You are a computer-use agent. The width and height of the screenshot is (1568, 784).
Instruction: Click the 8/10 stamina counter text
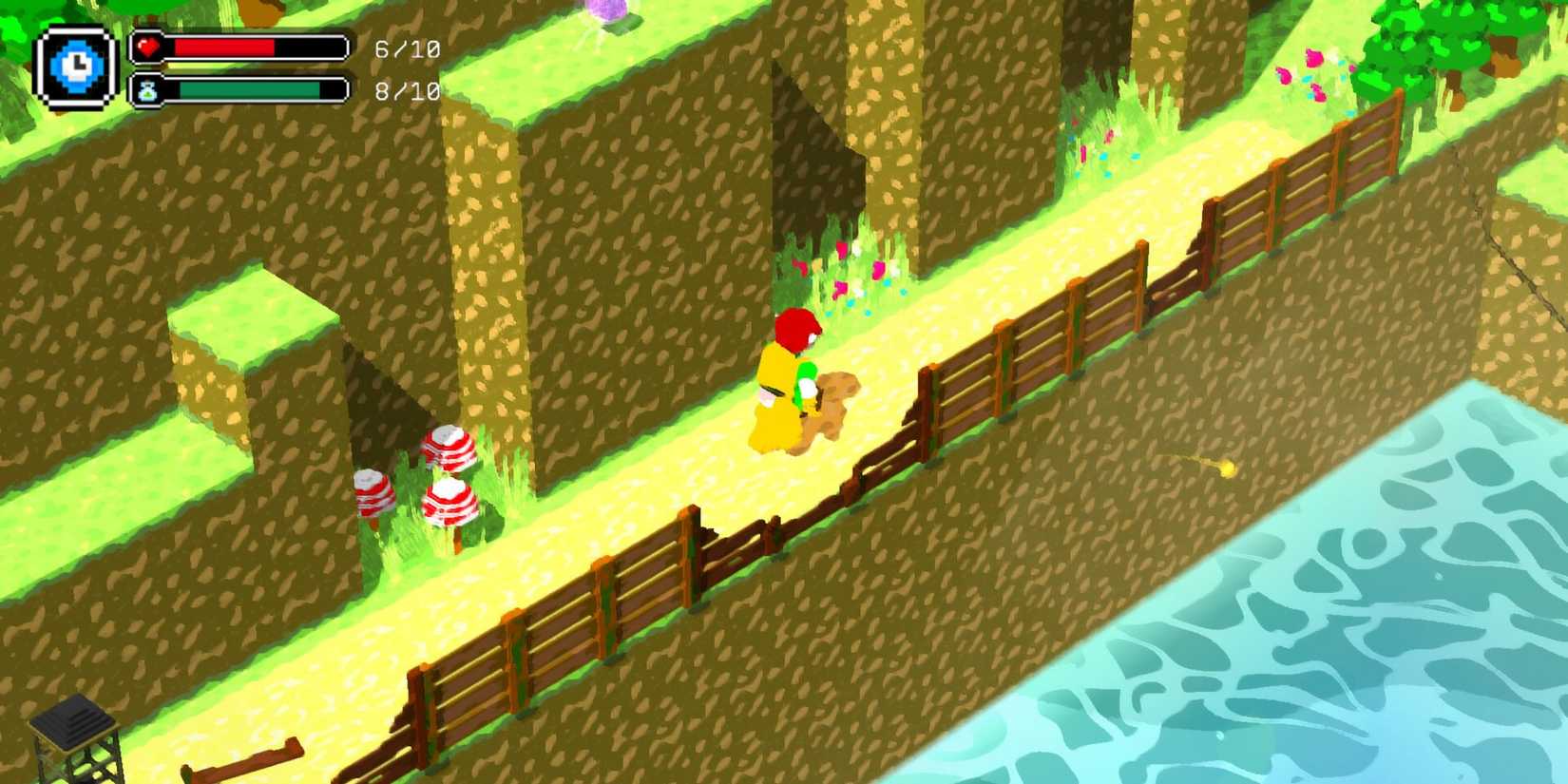click(407, 92)
